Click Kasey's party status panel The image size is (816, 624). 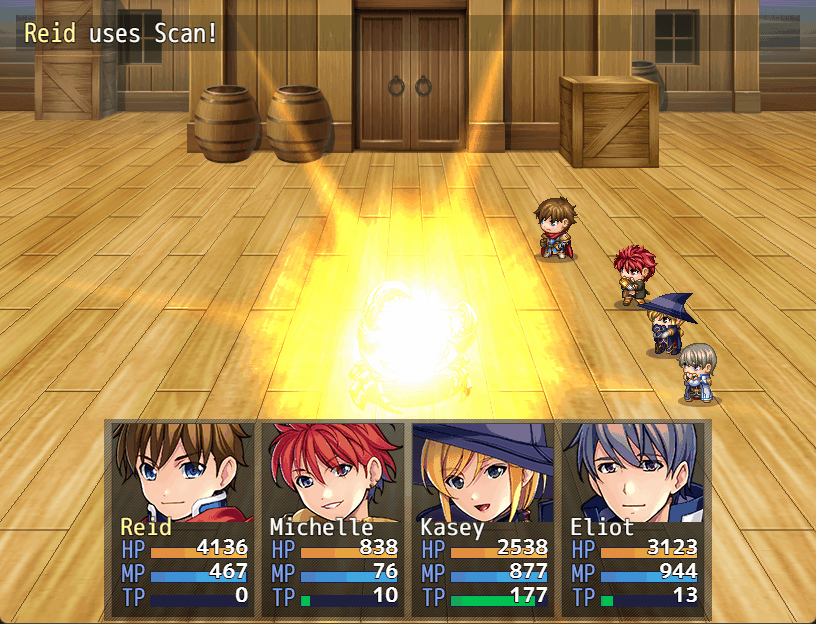(x=483, y=520)
